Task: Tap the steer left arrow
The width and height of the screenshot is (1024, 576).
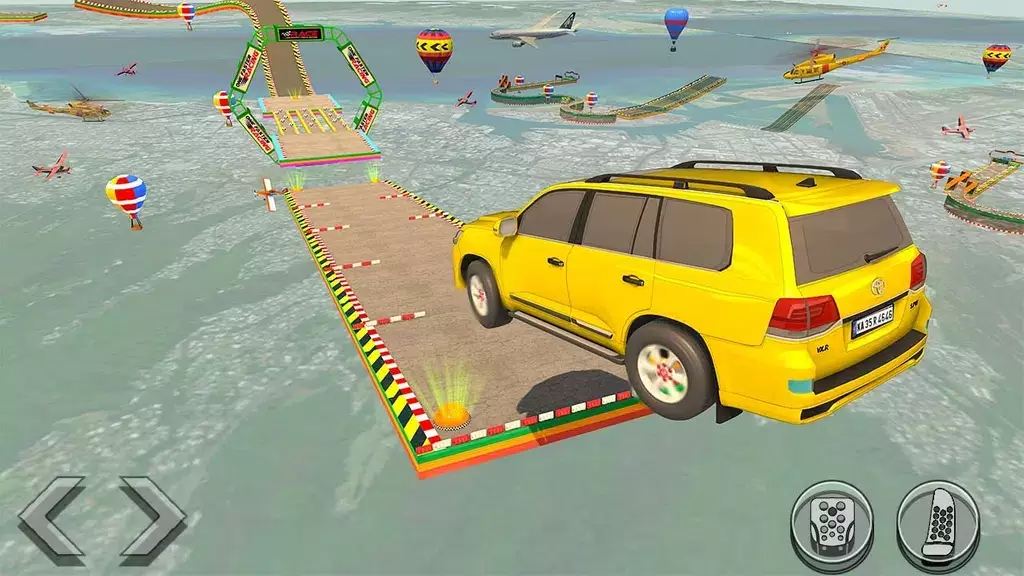Action: (x=52, y=520)
